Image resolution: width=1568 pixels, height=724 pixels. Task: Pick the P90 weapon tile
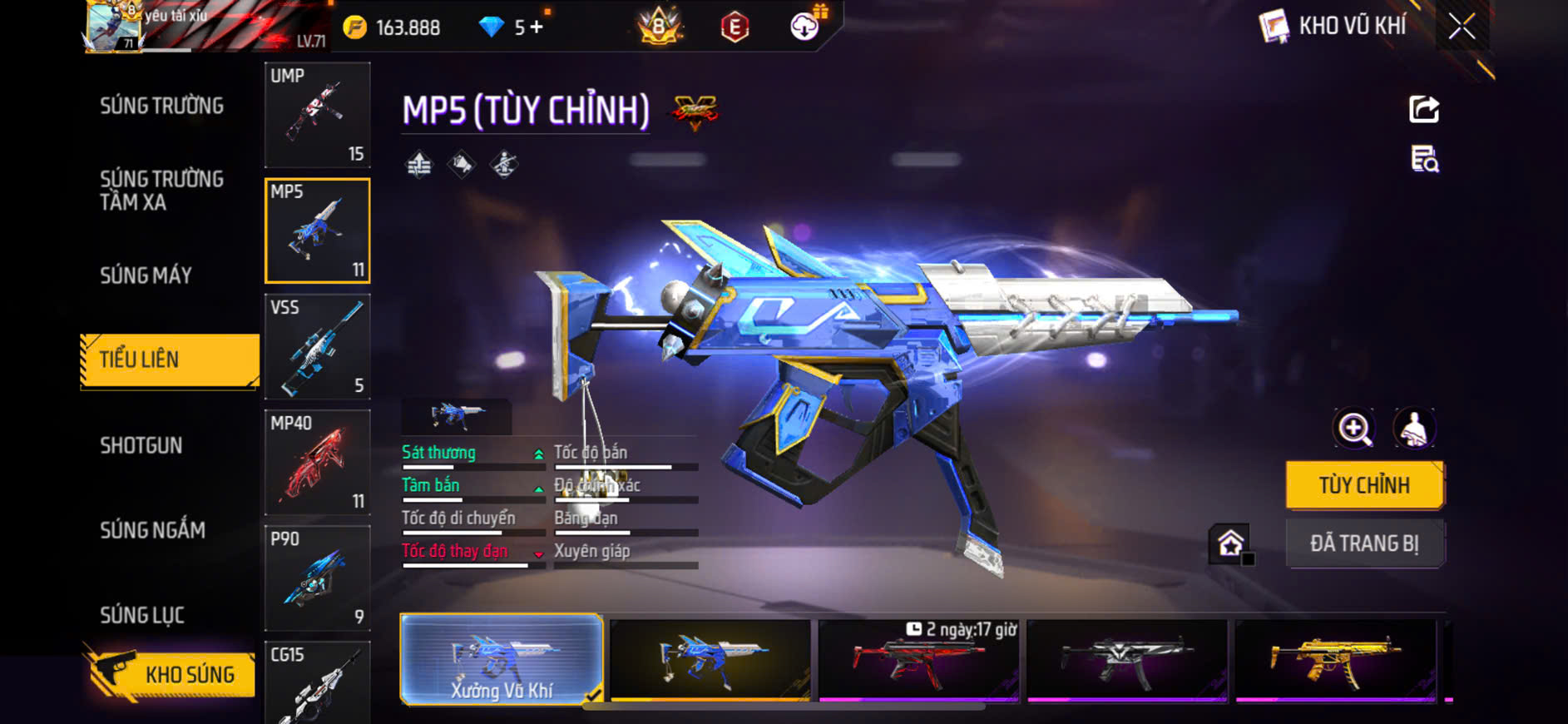[317, 578]
